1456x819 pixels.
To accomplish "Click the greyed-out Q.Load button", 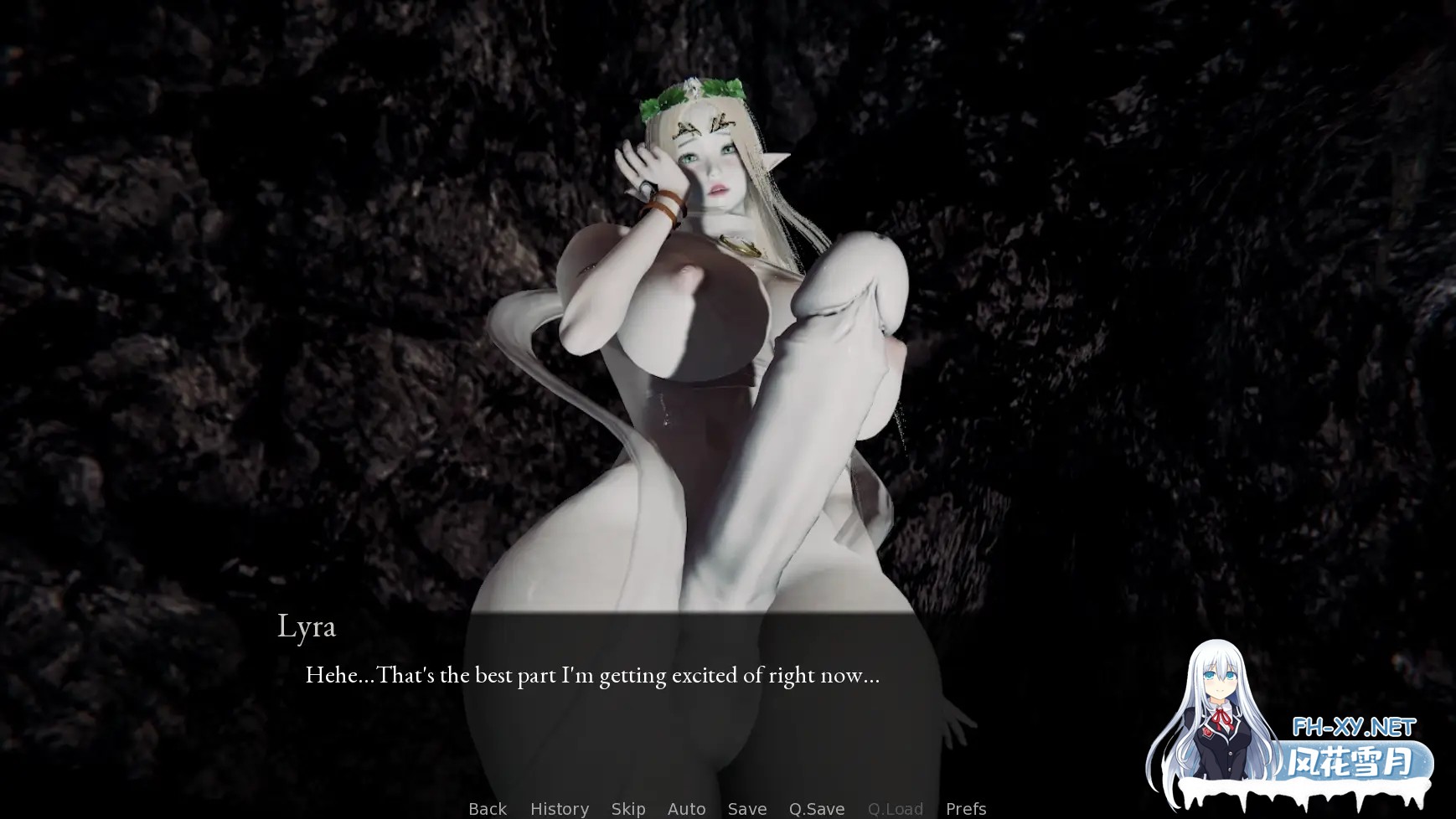I will tap(895, 808).
